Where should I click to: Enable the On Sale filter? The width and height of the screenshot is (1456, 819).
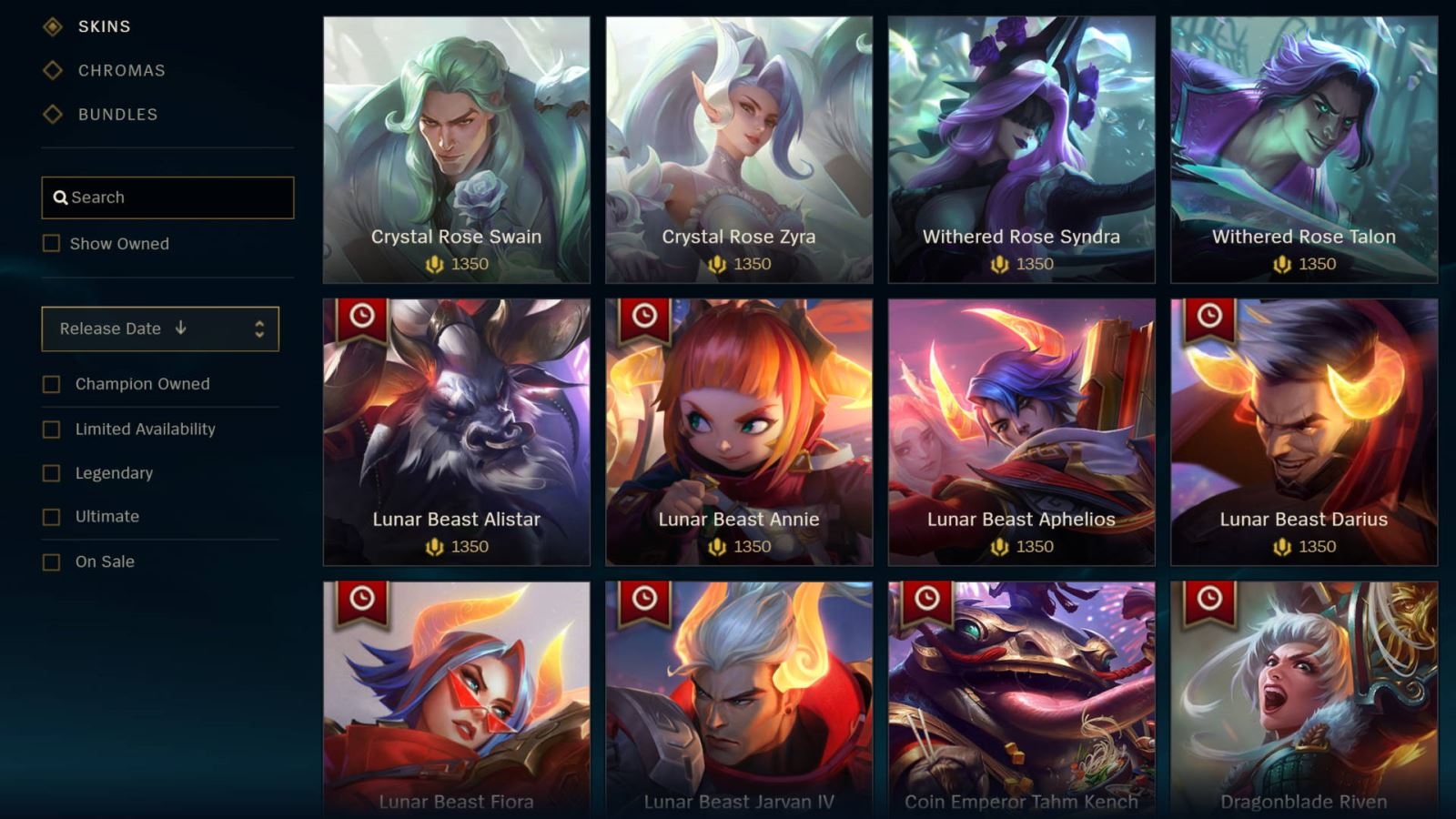click(50, 561)
